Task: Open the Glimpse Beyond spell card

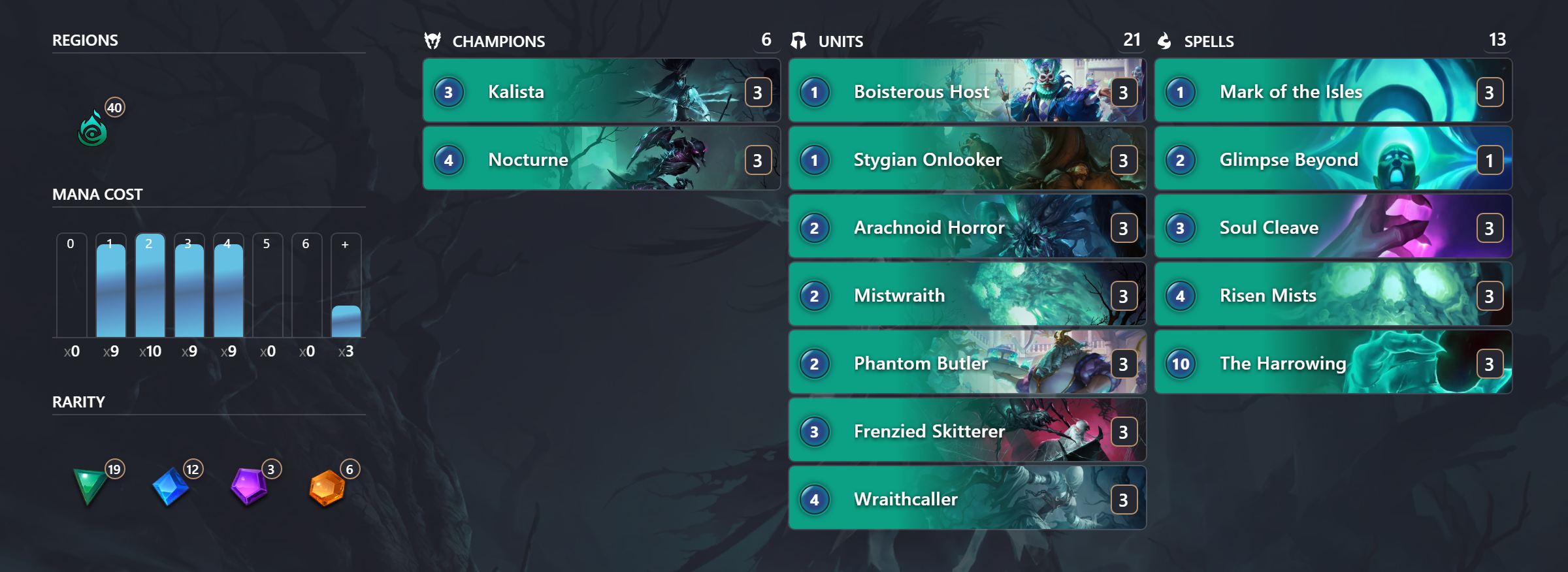Action: coord(1333,159)
